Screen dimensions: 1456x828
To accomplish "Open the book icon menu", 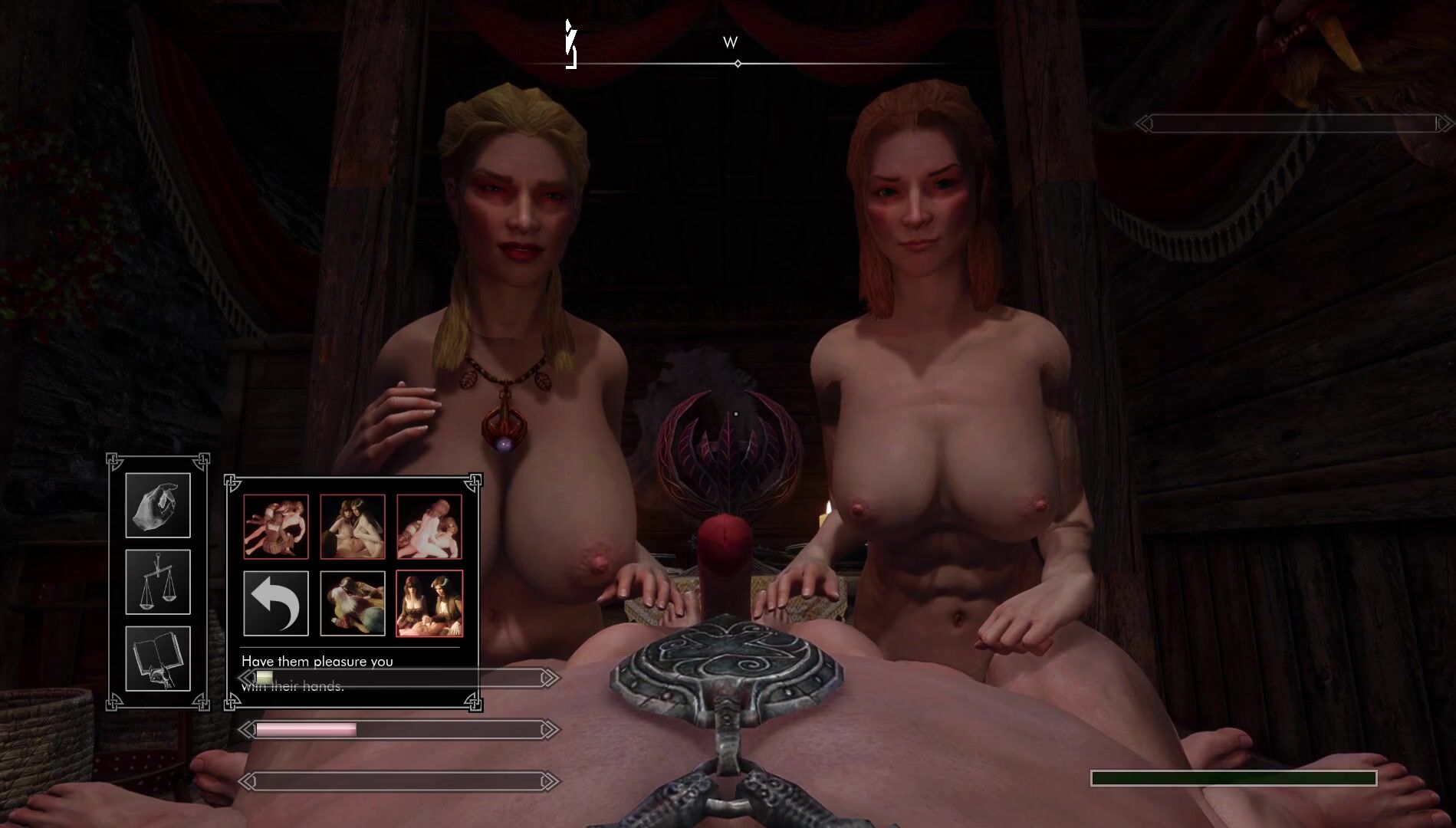I will [158, 659].
